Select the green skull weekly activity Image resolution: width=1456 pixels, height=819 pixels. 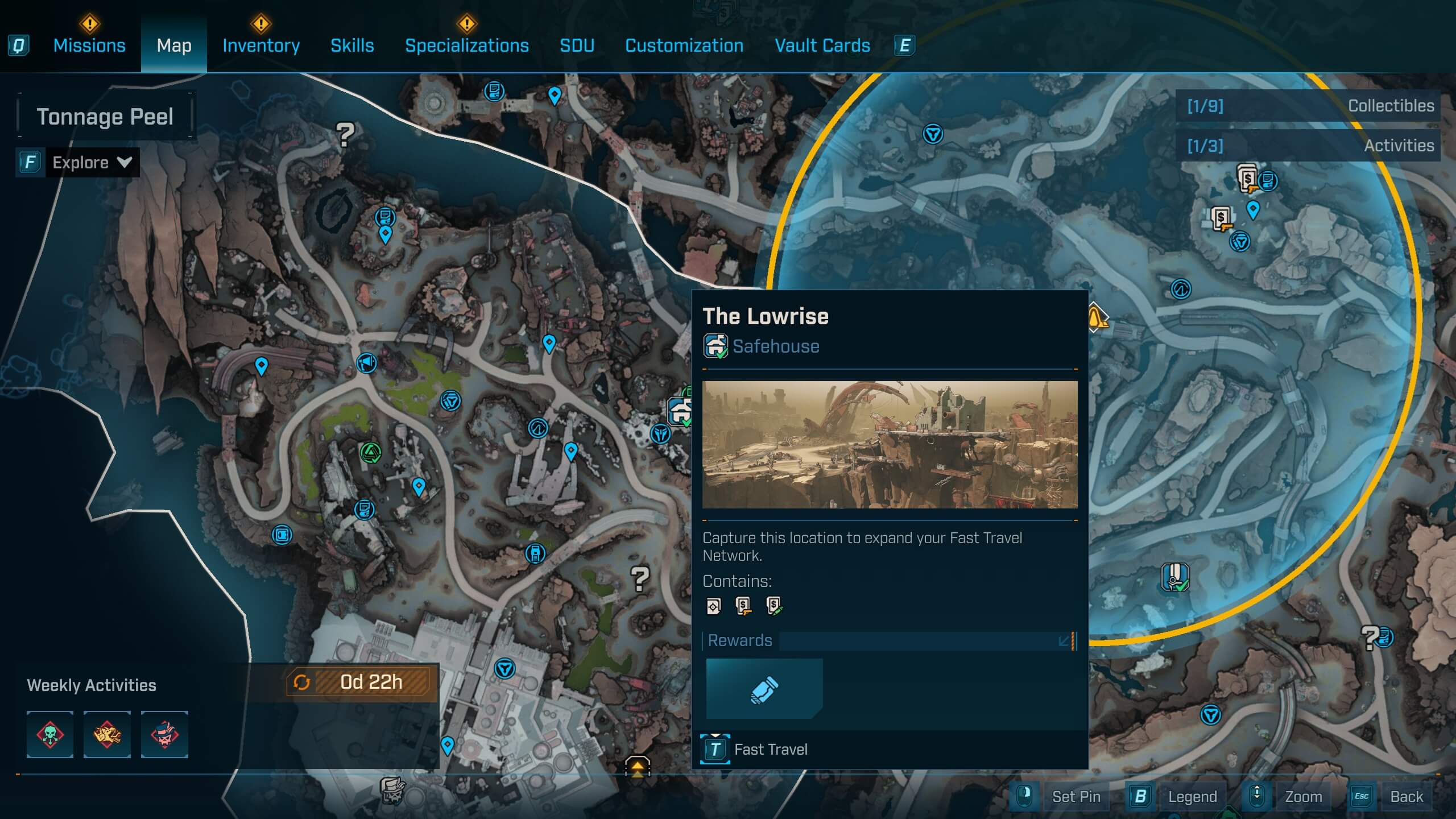click(x=50, y=734)
